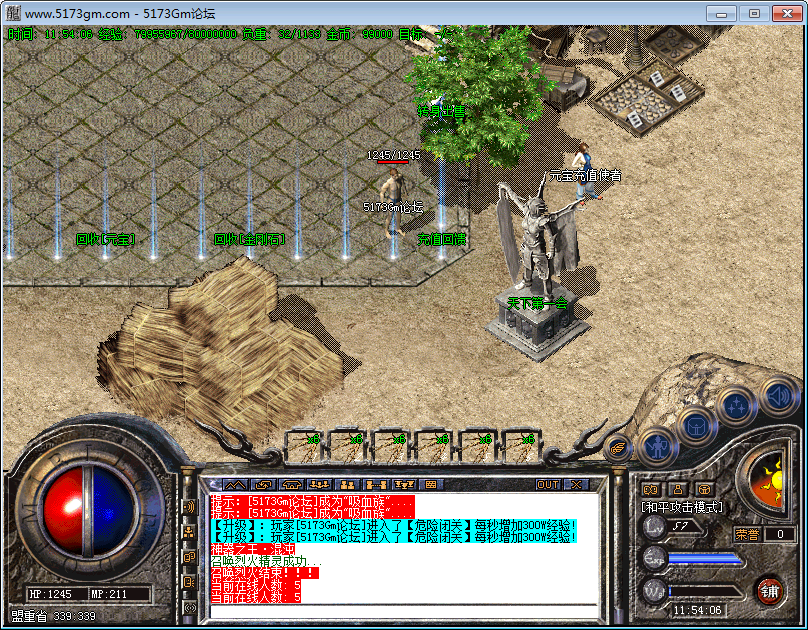The image size is (808, 630).
Task: Close the 5173Gm window
Action: coord(783,13)
